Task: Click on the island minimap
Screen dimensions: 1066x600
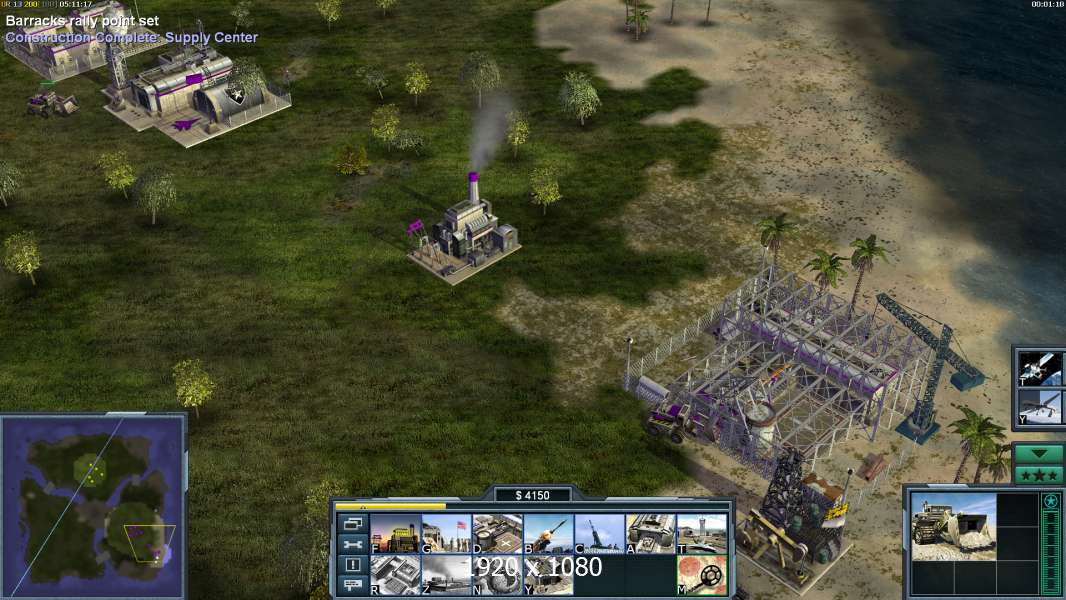Action: pos(94,506)
